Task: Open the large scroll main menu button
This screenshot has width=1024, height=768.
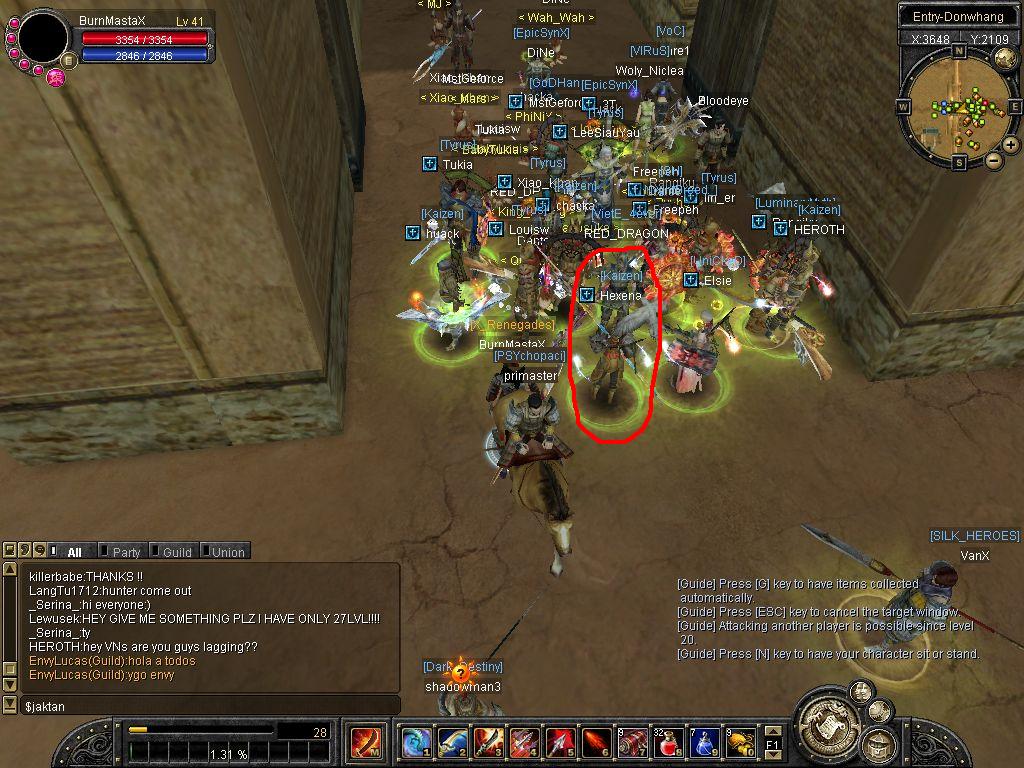Action: (x=829, y=717)
